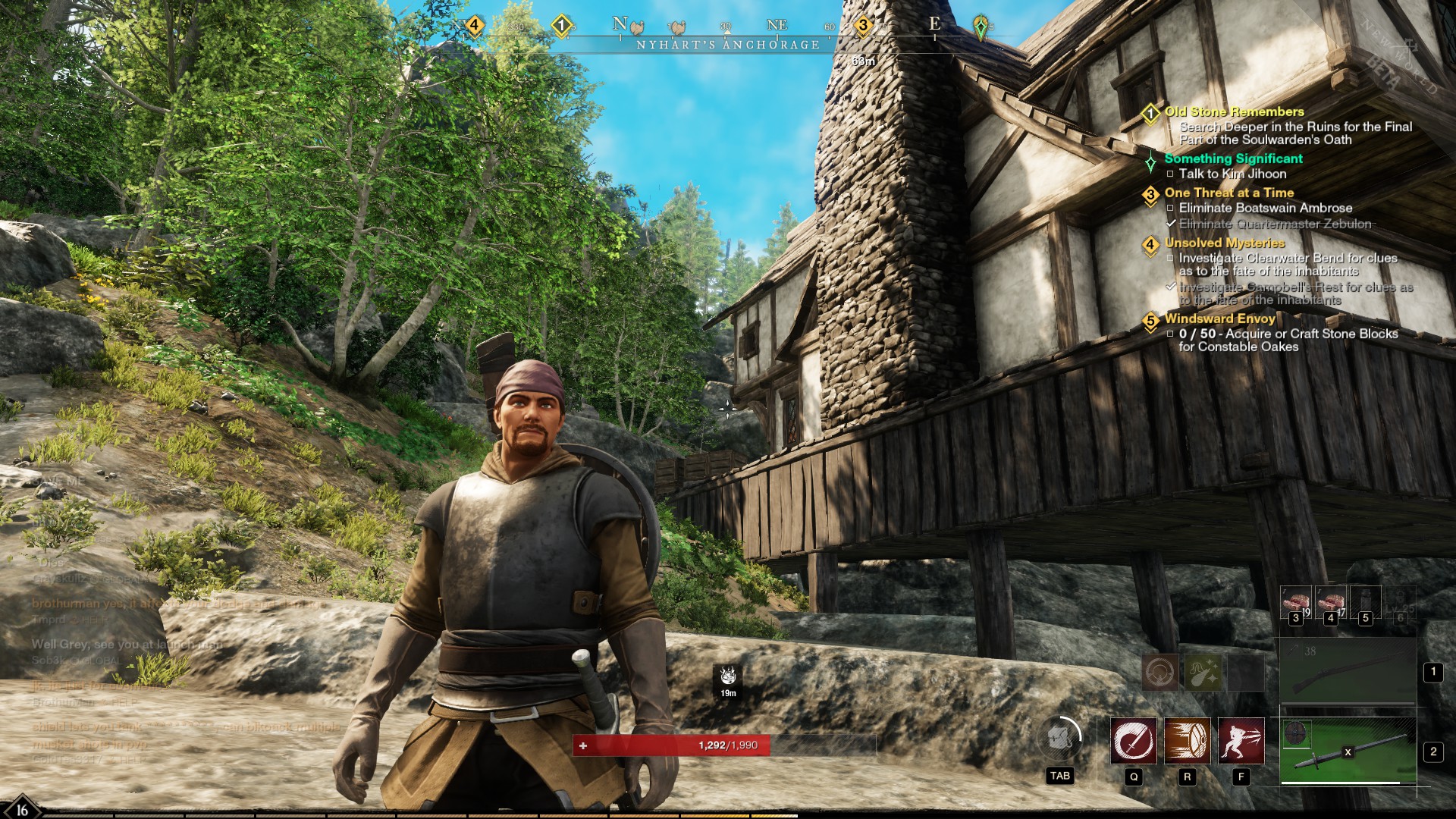Open the Unsolved Mysteries quest tracker
The image size is (1456, 819).
click(1224, 243)
